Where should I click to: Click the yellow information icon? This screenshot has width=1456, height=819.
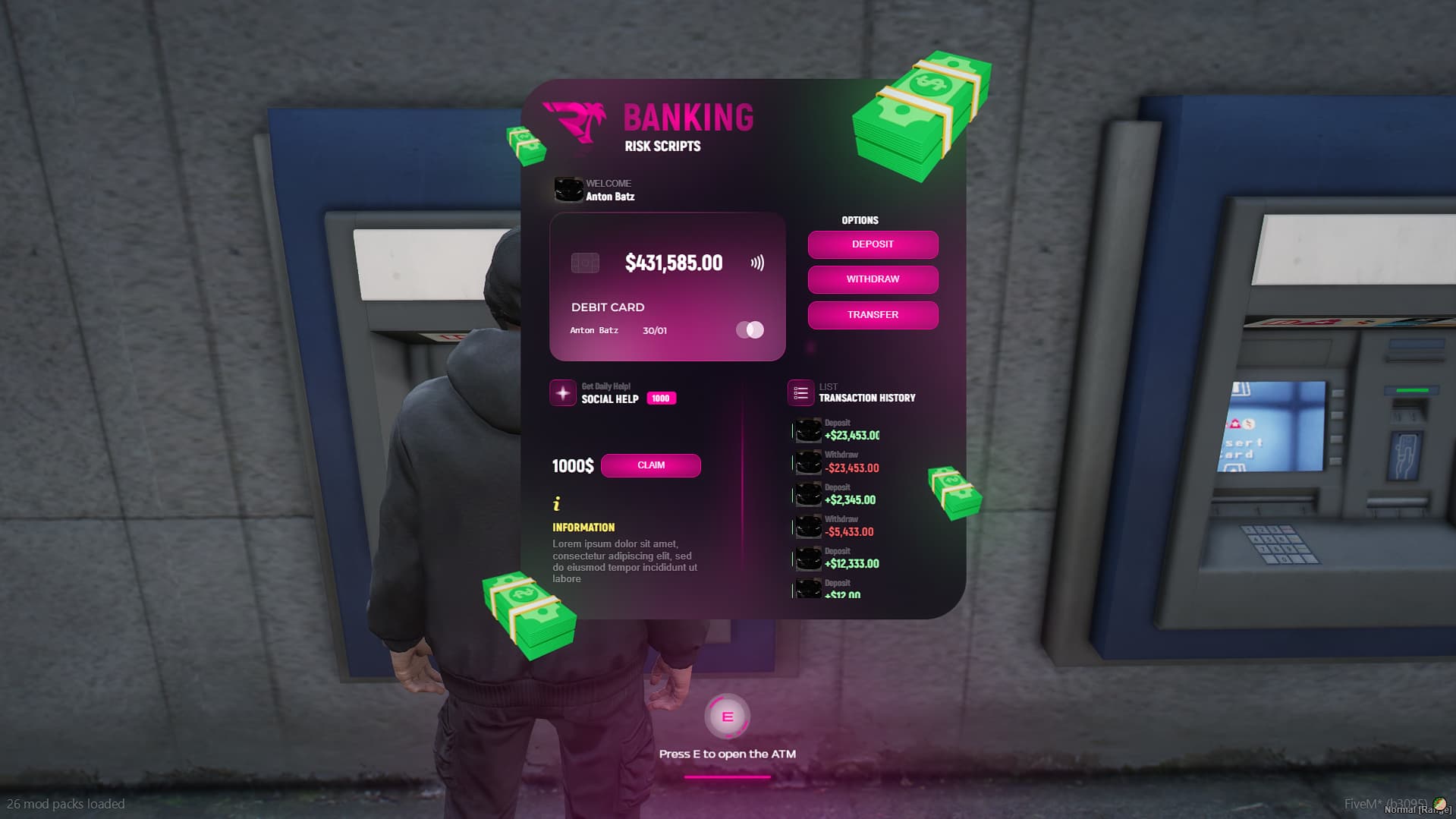coord(558,504)
